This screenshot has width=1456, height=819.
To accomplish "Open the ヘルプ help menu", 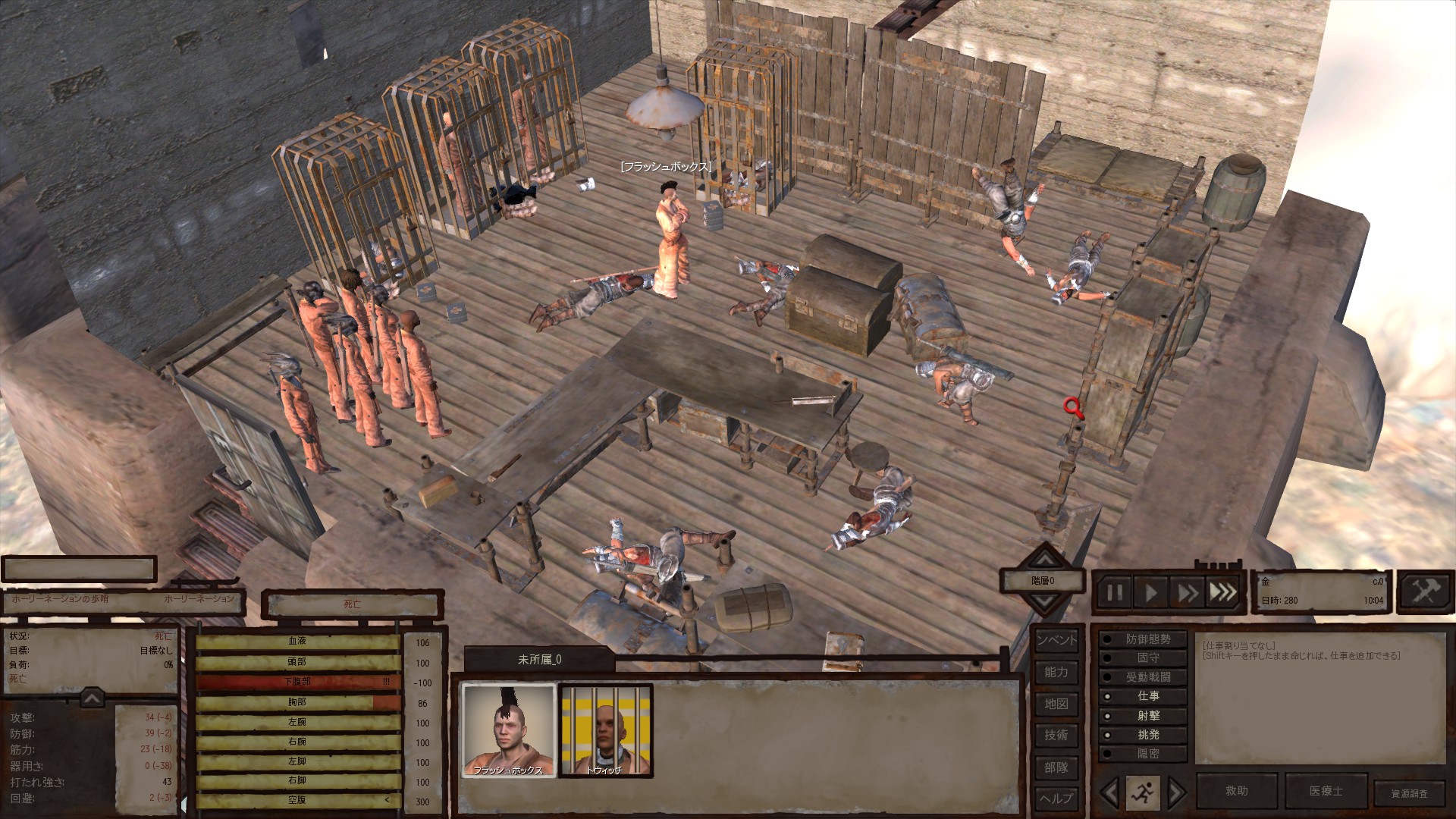I will pyautogui.click(x=1056, y=798).
